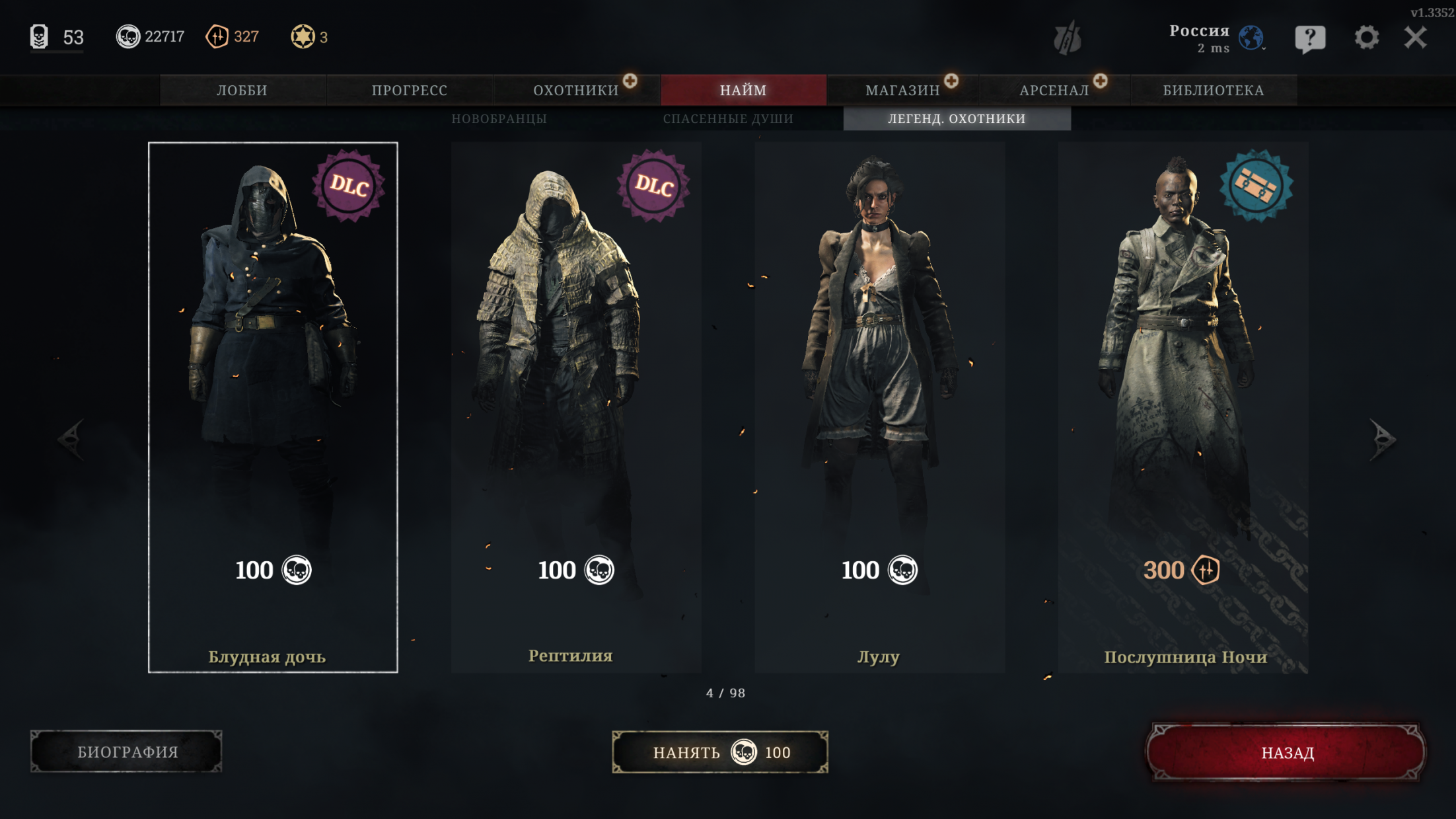Open the gear settings icon
The height and width of the screenshot is (819, 1456).
[x=1366, y=38]
